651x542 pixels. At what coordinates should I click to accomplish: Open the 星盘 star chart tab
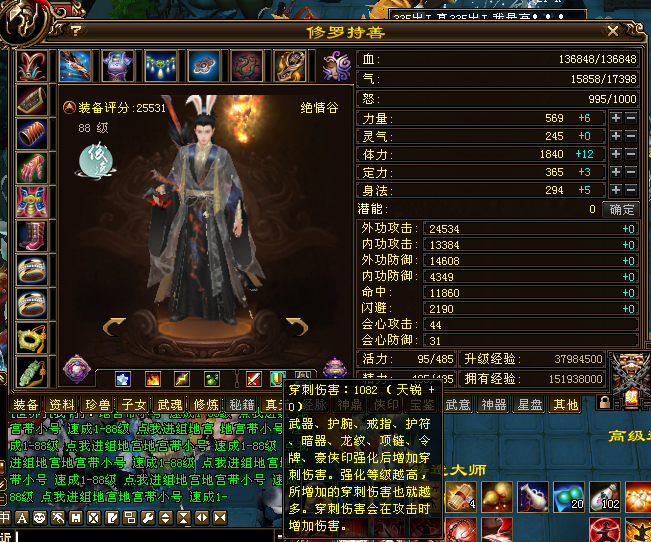[530, 404]
